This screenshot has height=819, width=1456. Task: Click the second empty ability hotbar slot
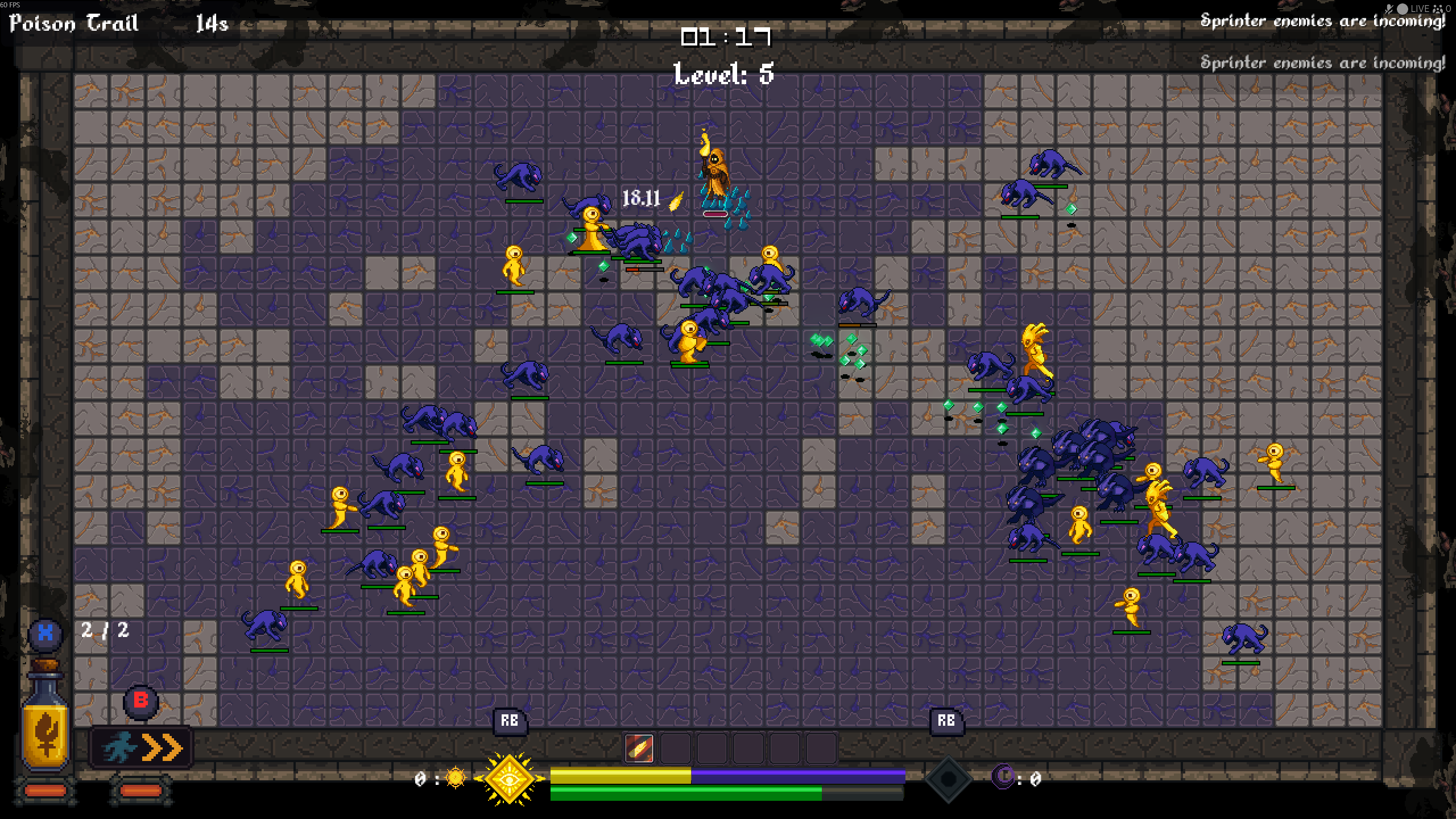point(677,749)
